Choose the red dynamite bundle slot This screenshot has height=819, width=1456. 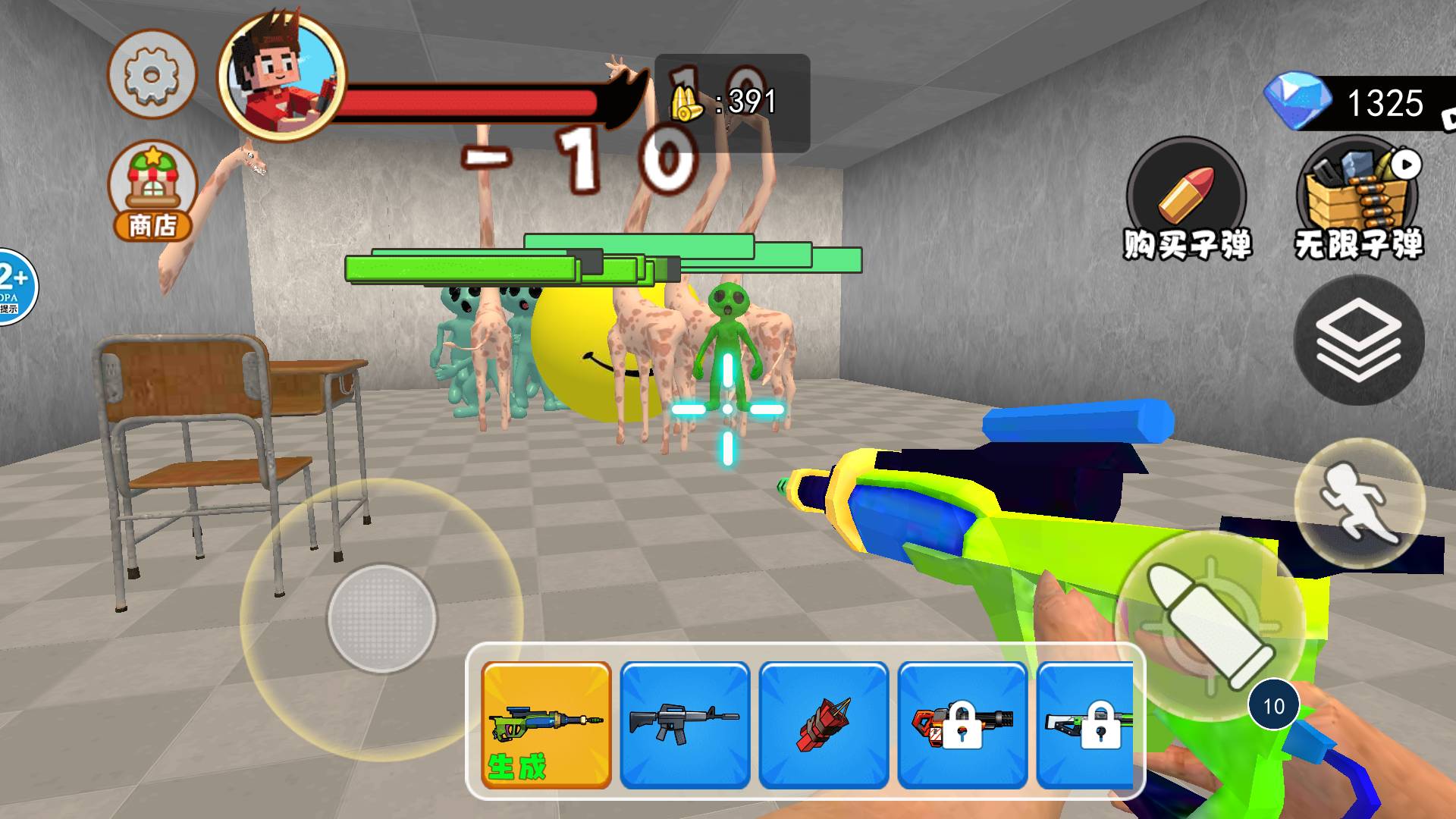(x=824, y=725)
